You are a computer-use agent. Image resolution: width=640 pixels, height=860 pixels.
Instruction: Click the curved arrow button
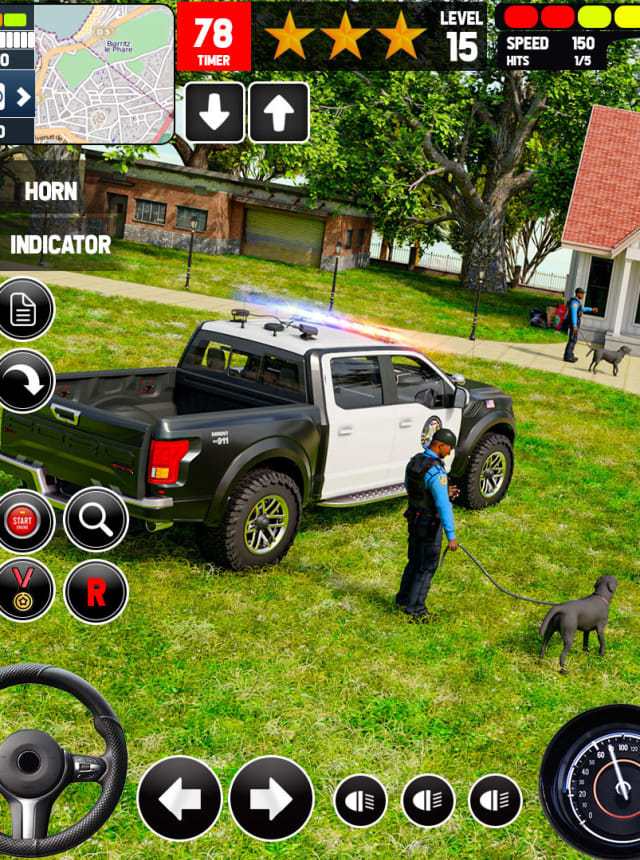coord(22,381)
